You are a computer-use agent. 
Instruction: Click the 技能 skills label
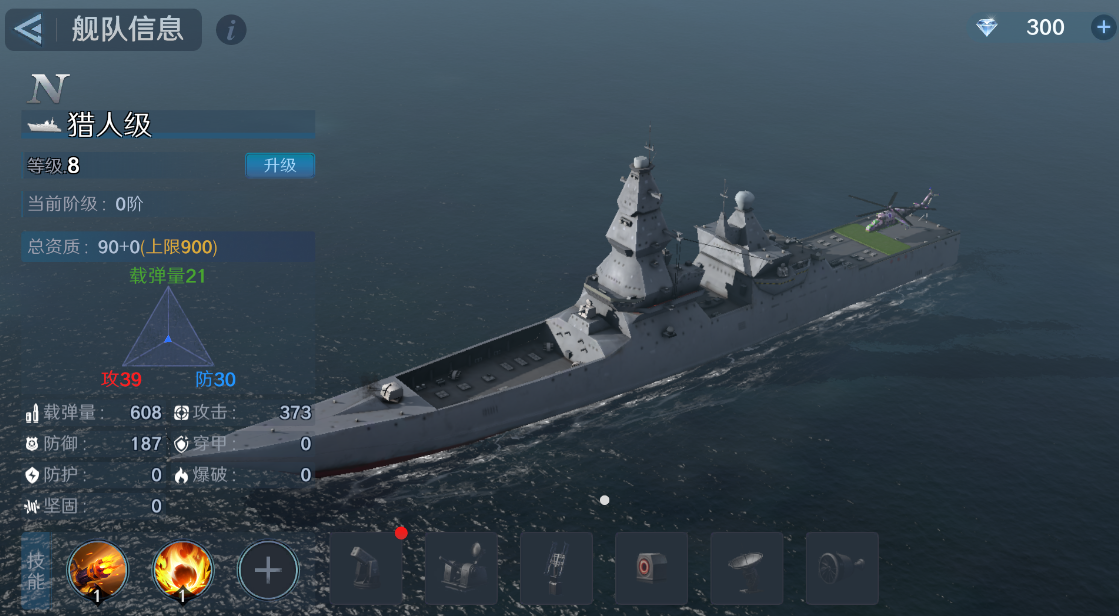pyautogui.click(x=36, y=571)
